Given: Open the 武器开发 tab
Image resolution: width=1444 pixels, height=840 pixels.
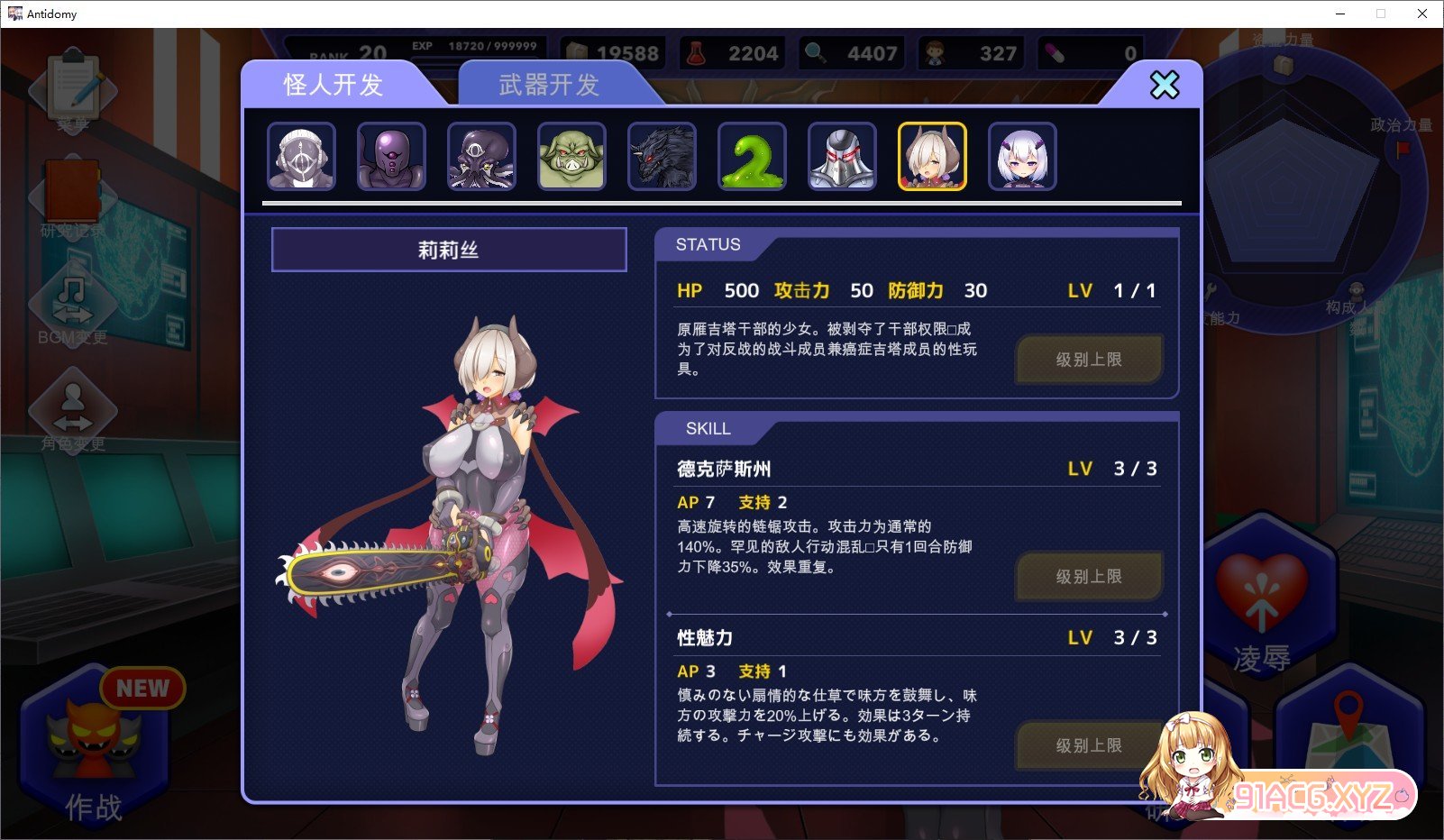Looking at the screenshot, I should coord(549,85).
